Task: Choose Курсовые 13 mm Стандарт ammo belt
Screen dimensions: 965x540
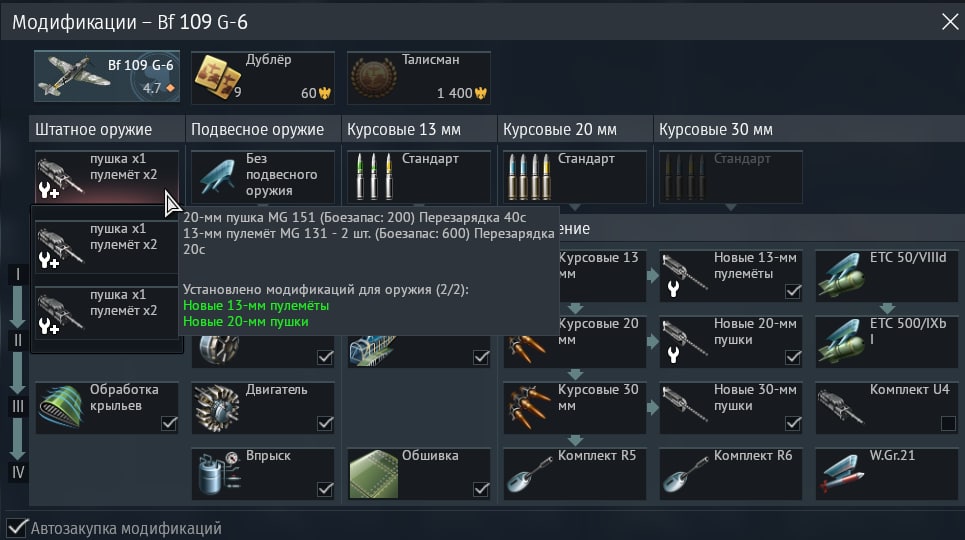Action: 419,175
